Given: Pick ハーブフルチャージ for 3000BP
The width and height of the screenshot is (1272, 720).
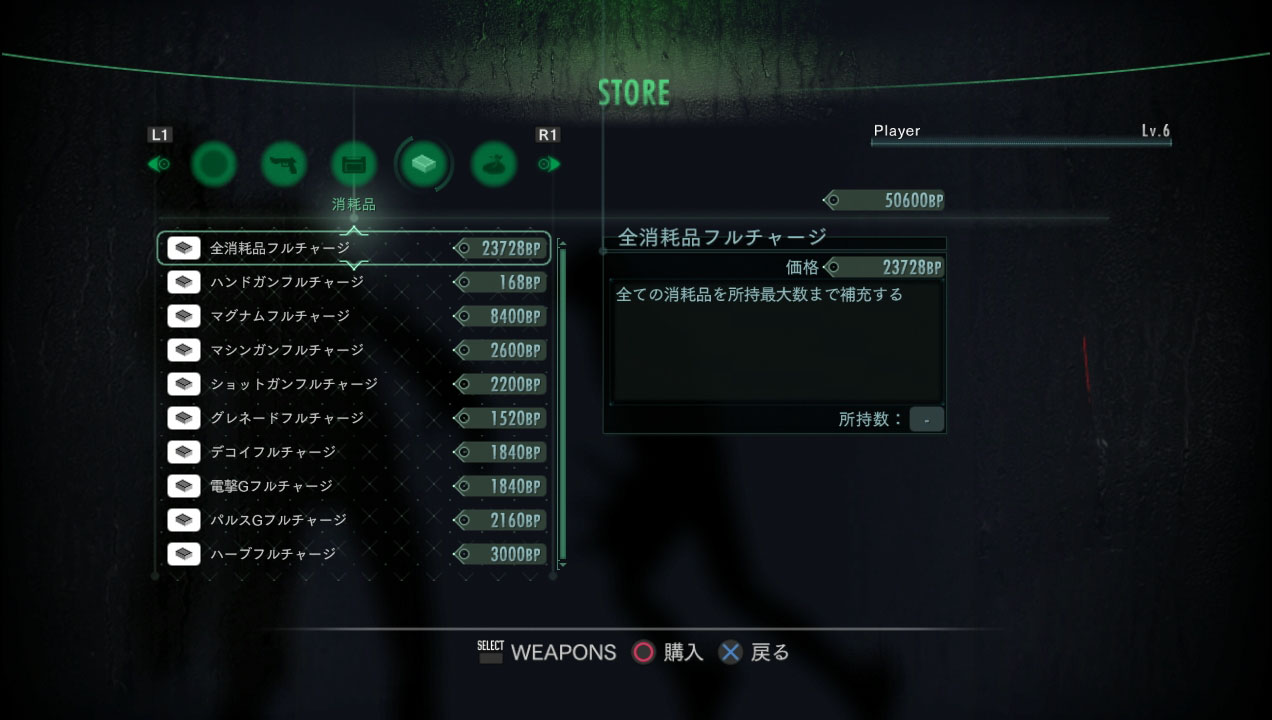Looking at the screenshot, I should [x=354, y=554].
